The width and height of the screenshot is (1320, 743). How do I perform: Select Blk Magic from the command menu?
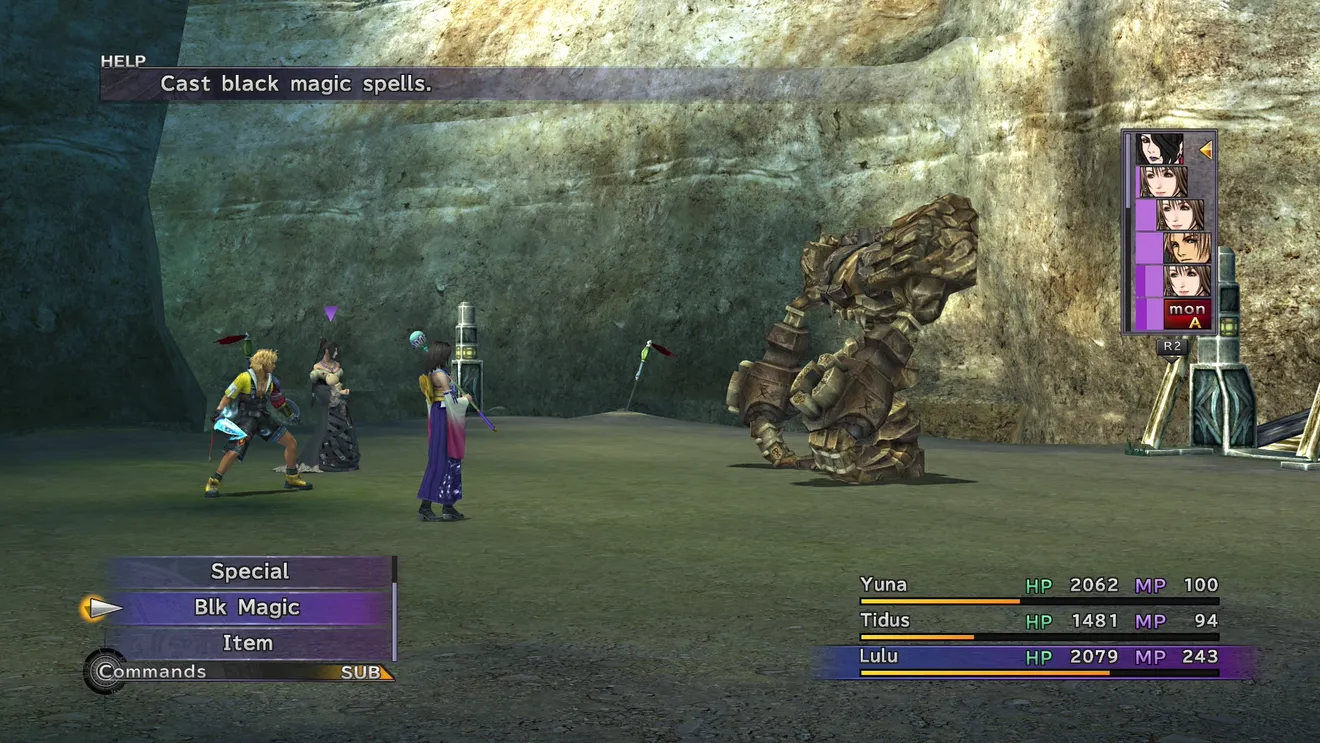(247, 608)
